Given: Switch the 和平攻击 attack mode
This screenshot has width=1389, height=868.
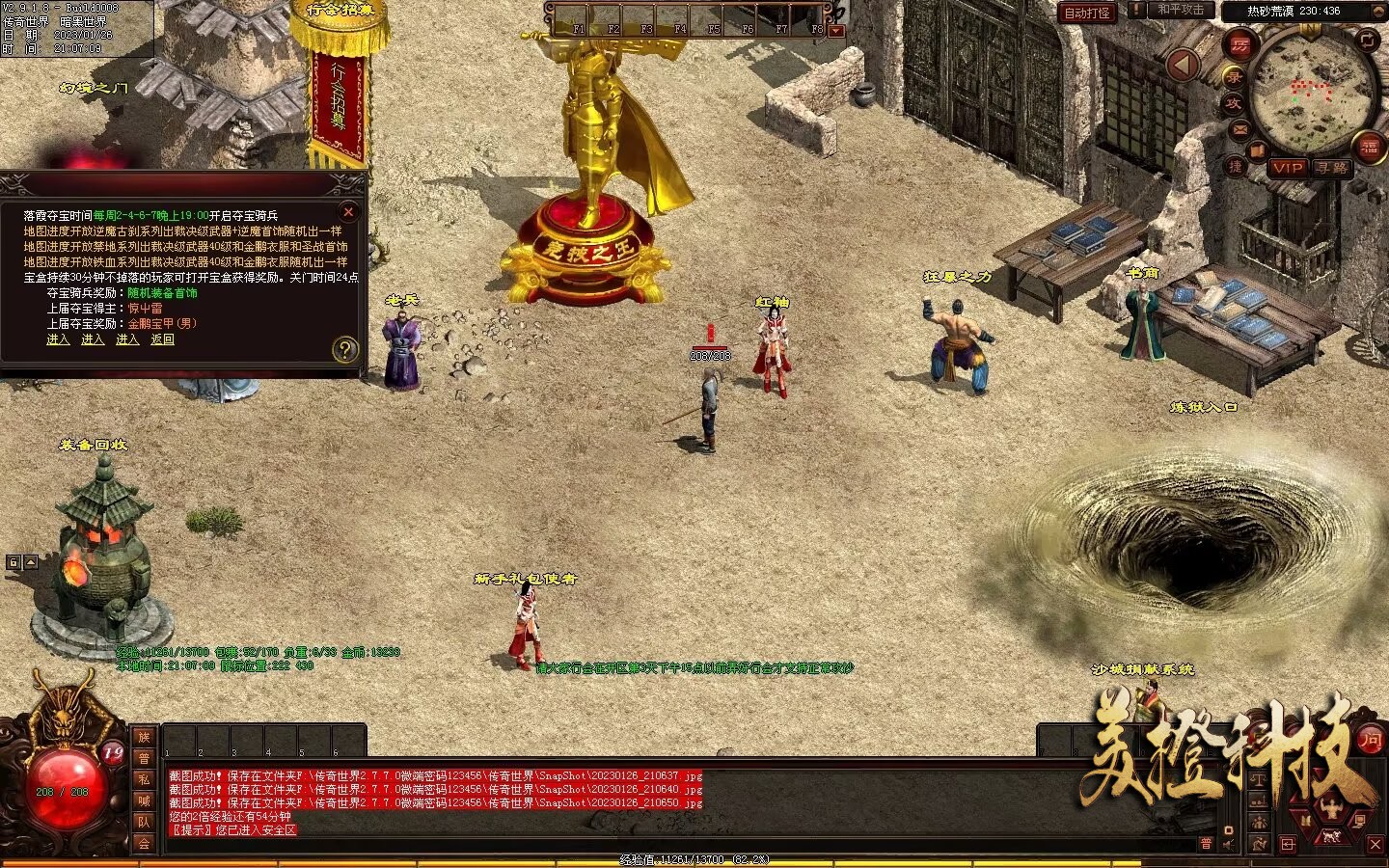Looking at the screenshot, I should [x=1180, y=10].
